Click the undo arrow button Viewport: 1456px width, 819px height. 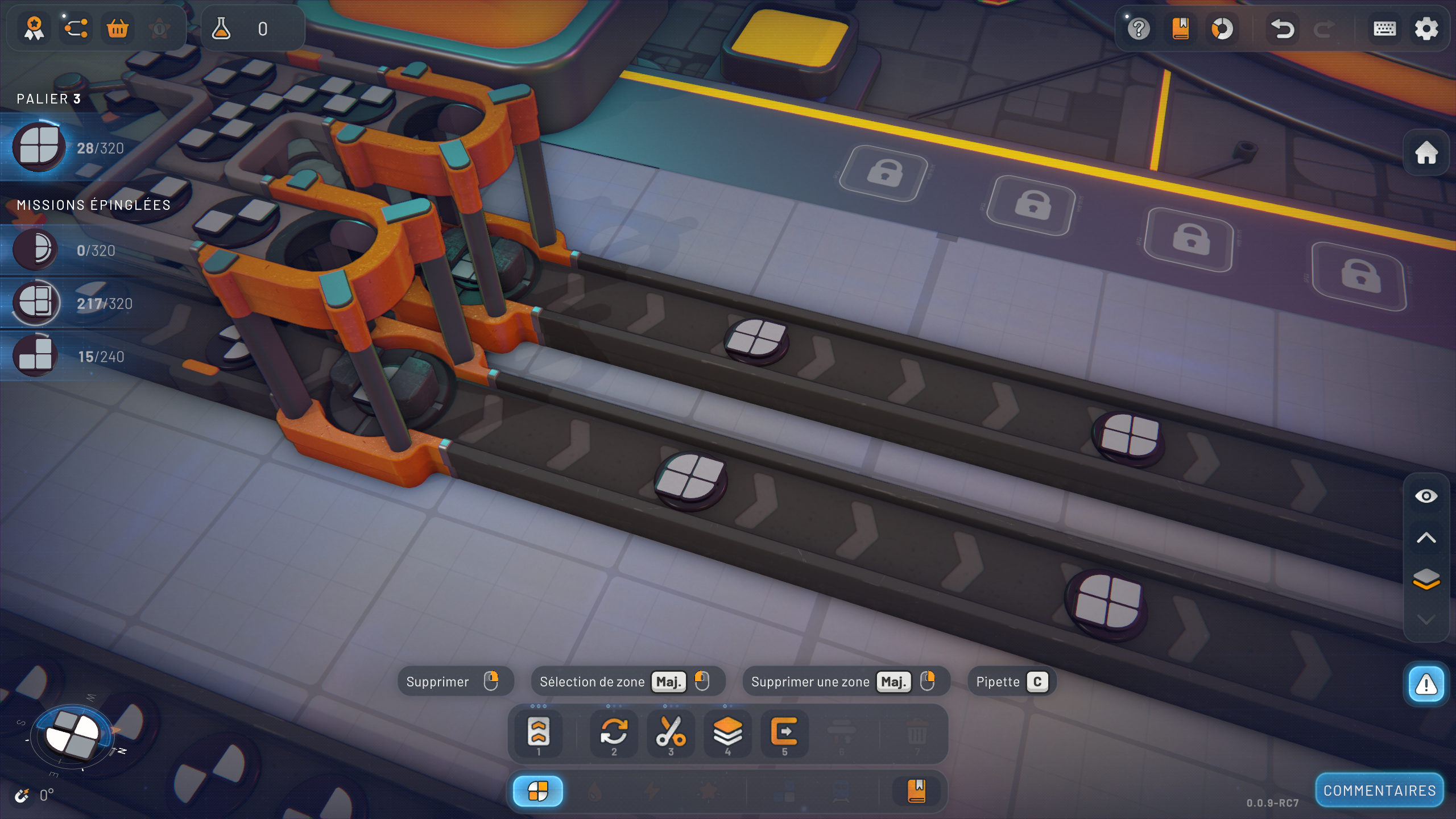pyautogui.click(x=1282, y=29)
